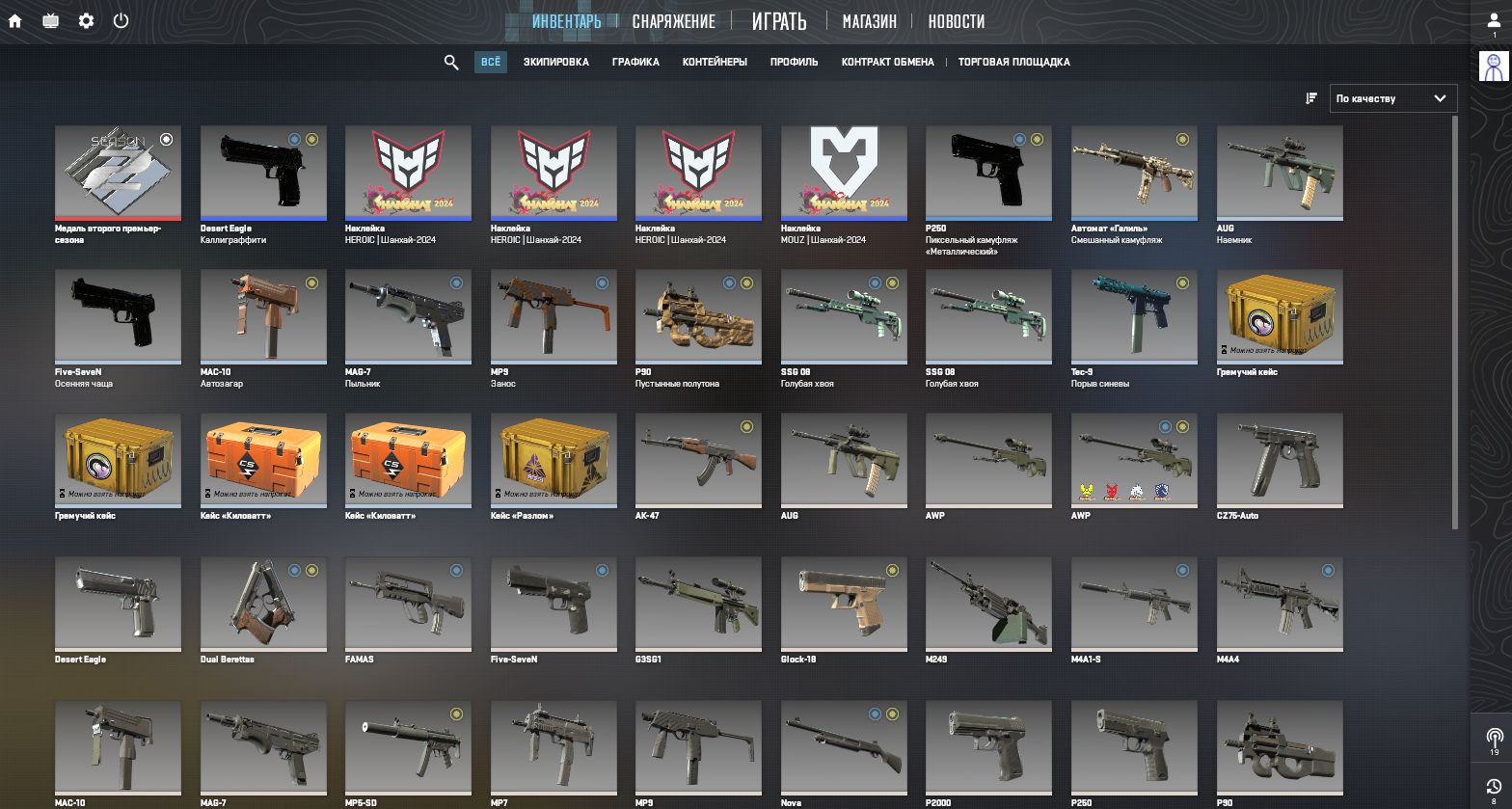The image size is (1512, 809).
Task: Open the home screen icon
Action: [x=15, y=20]
